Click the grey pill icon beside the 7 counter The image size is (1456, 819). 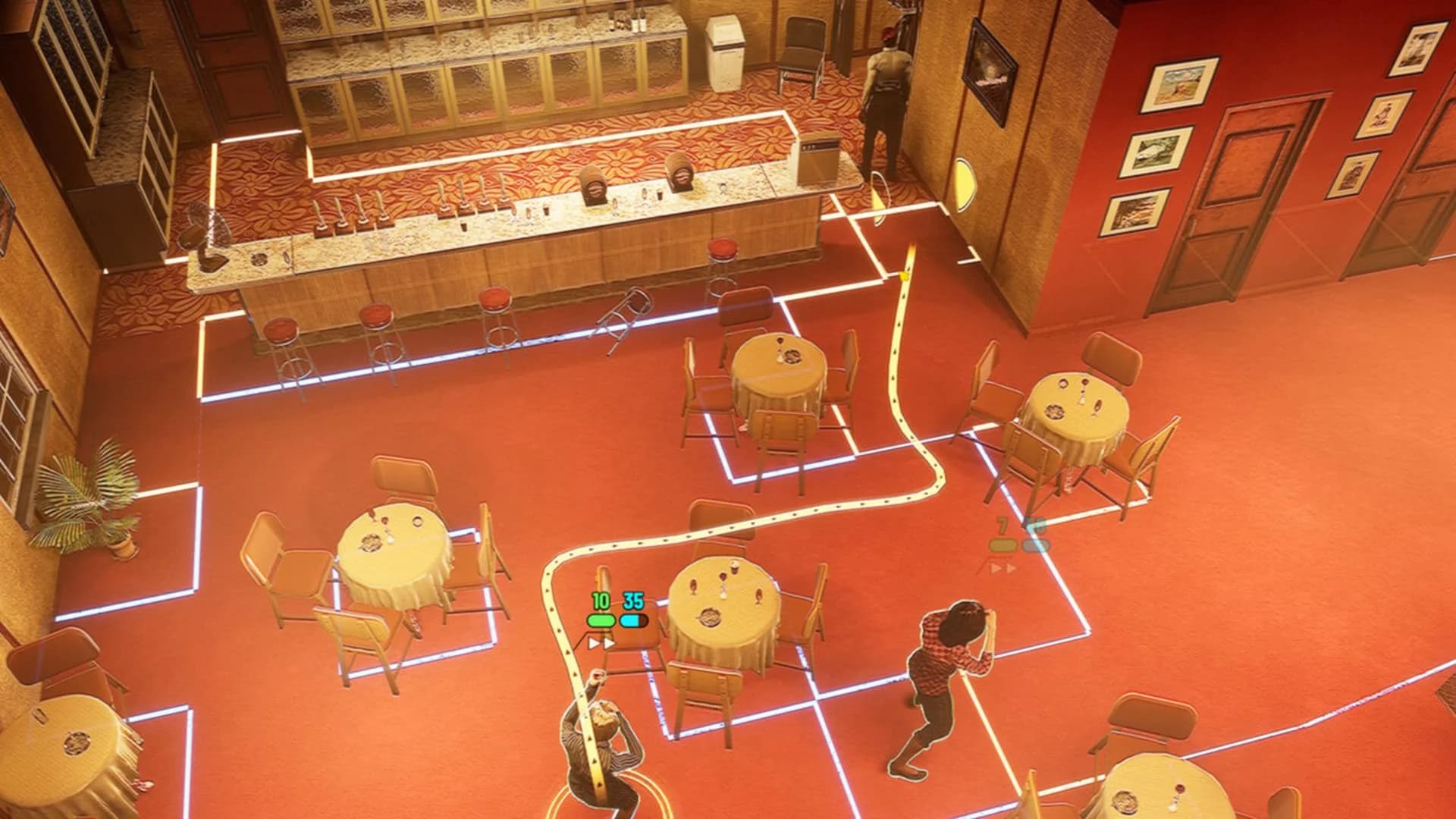(x=1036, y=544)
